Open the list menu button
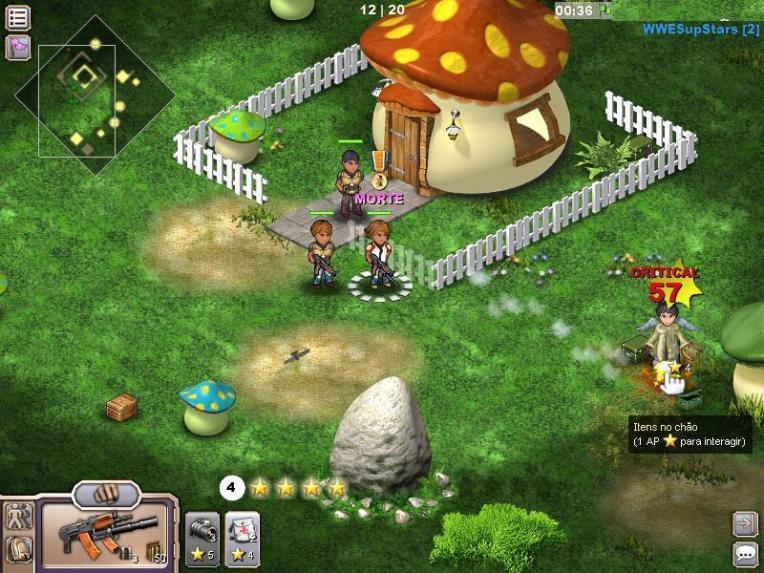Viewport: 764px width, 573px height. tap(18, 17)
